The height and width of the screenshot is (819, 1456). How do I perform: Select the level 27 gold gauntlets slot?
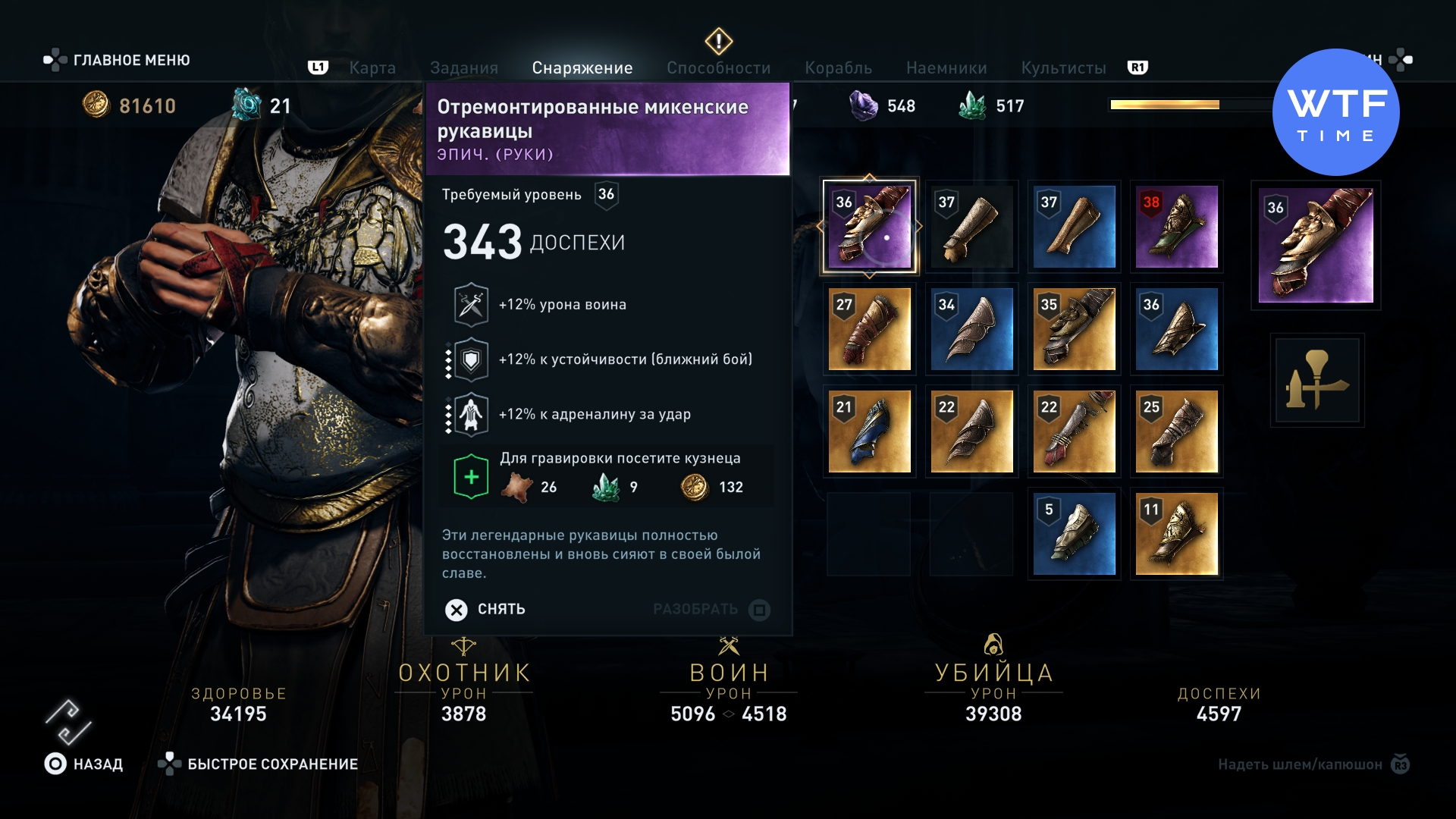click(869, 329)
